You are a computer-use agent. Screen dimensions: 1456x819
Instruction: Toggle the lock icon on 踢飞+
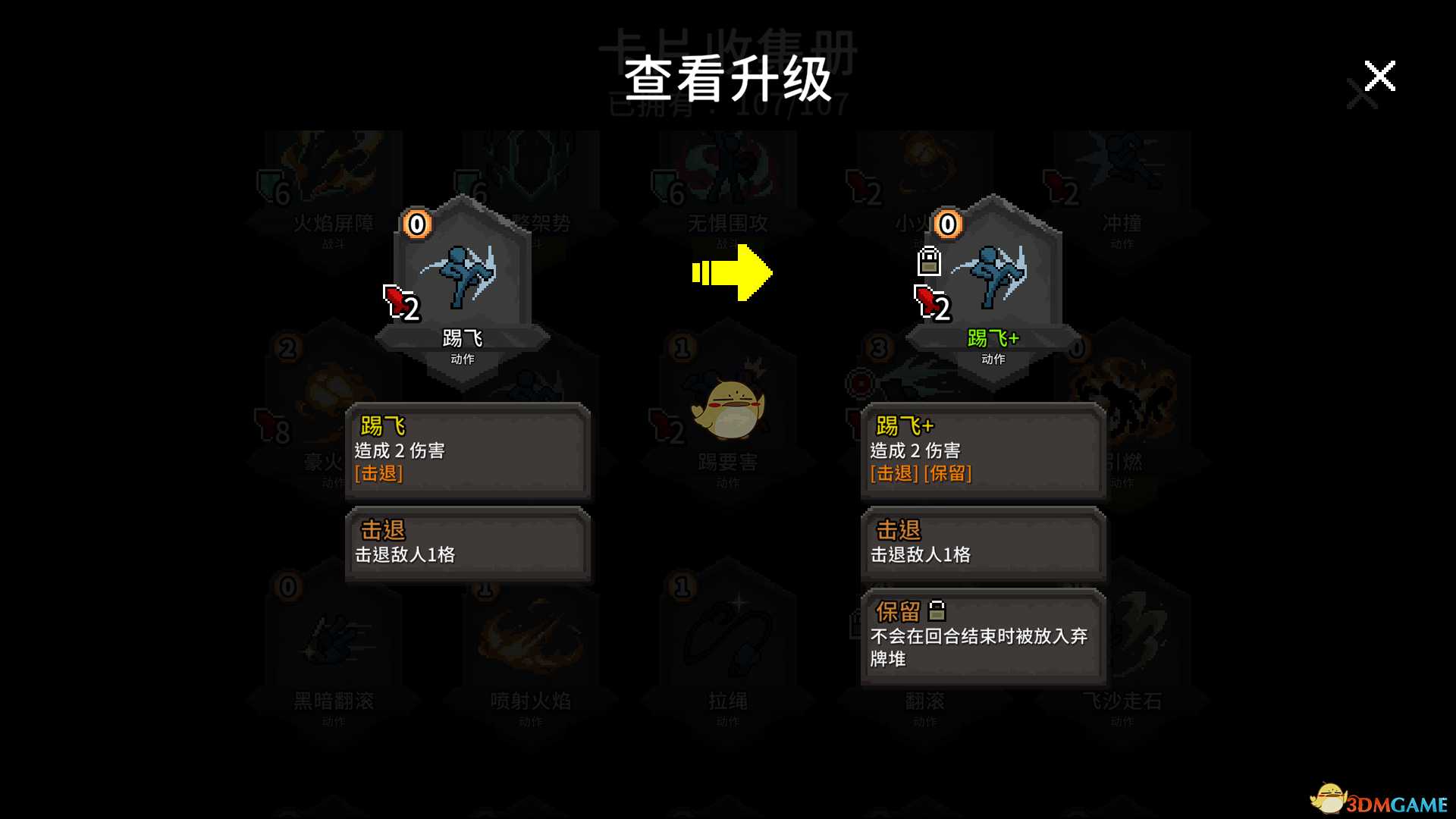click(928, 262)
